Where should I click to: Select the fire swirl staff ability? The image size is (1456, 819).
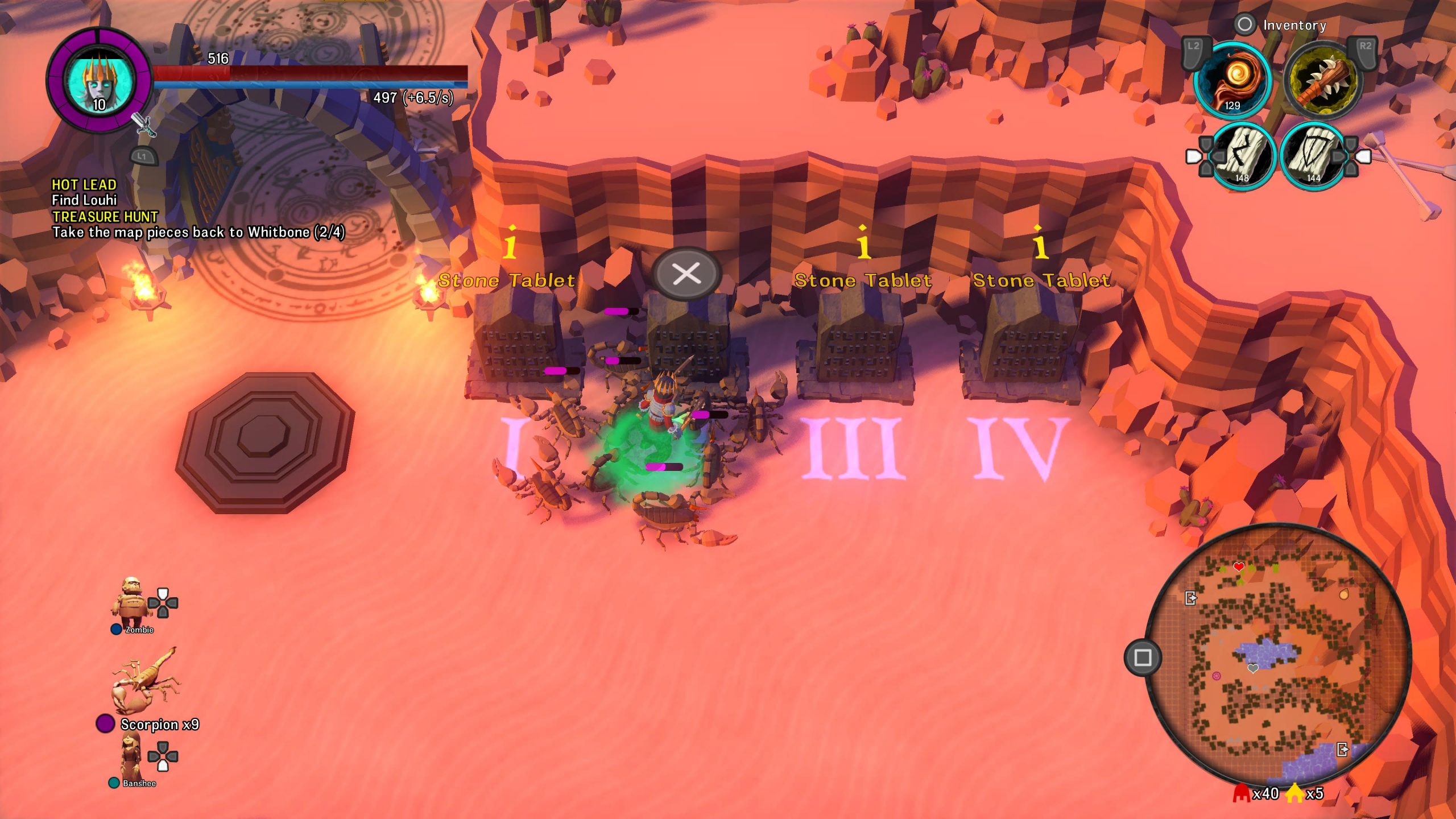(1232, 80)
